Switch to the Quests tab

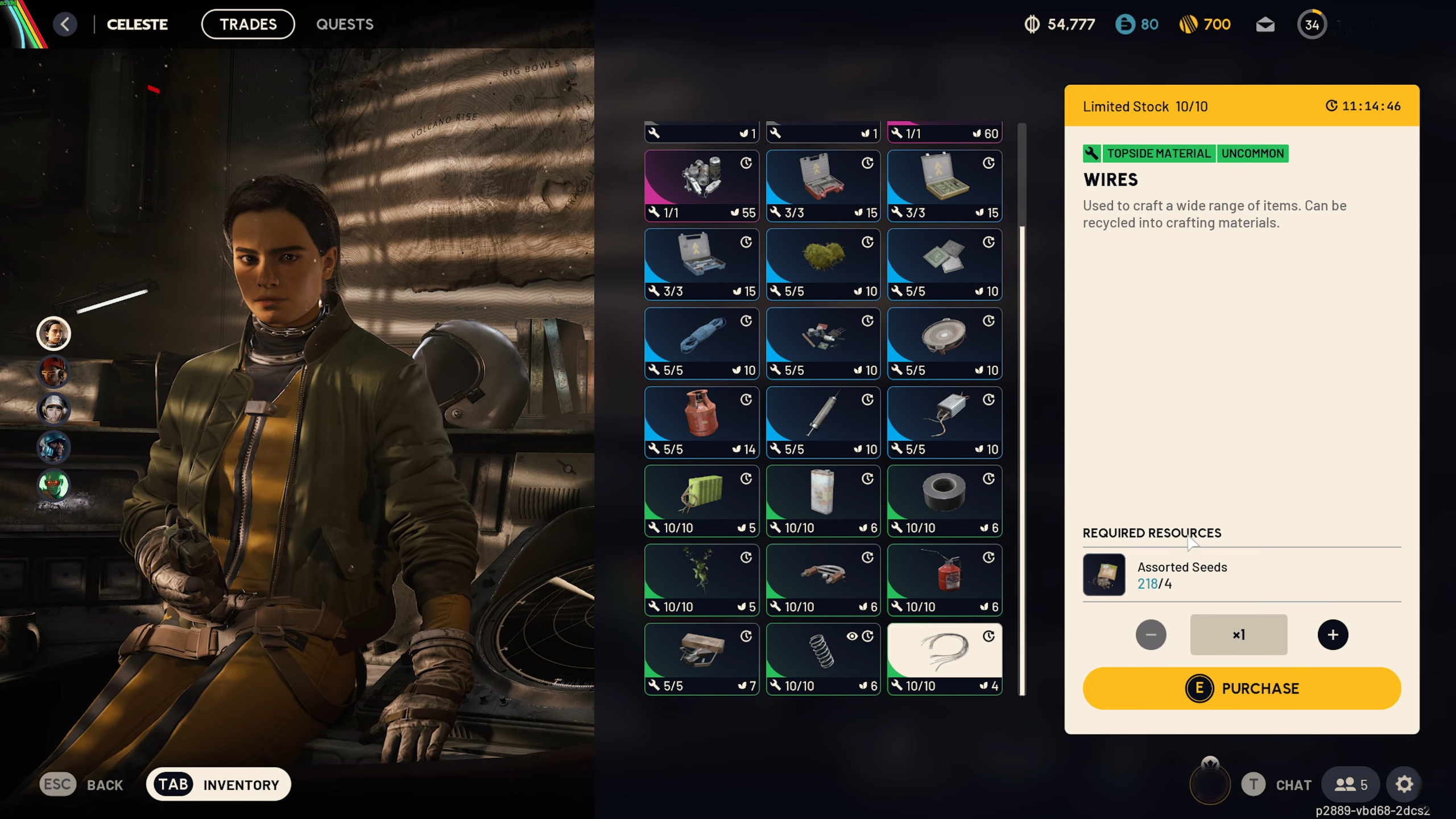pos(345,24)
